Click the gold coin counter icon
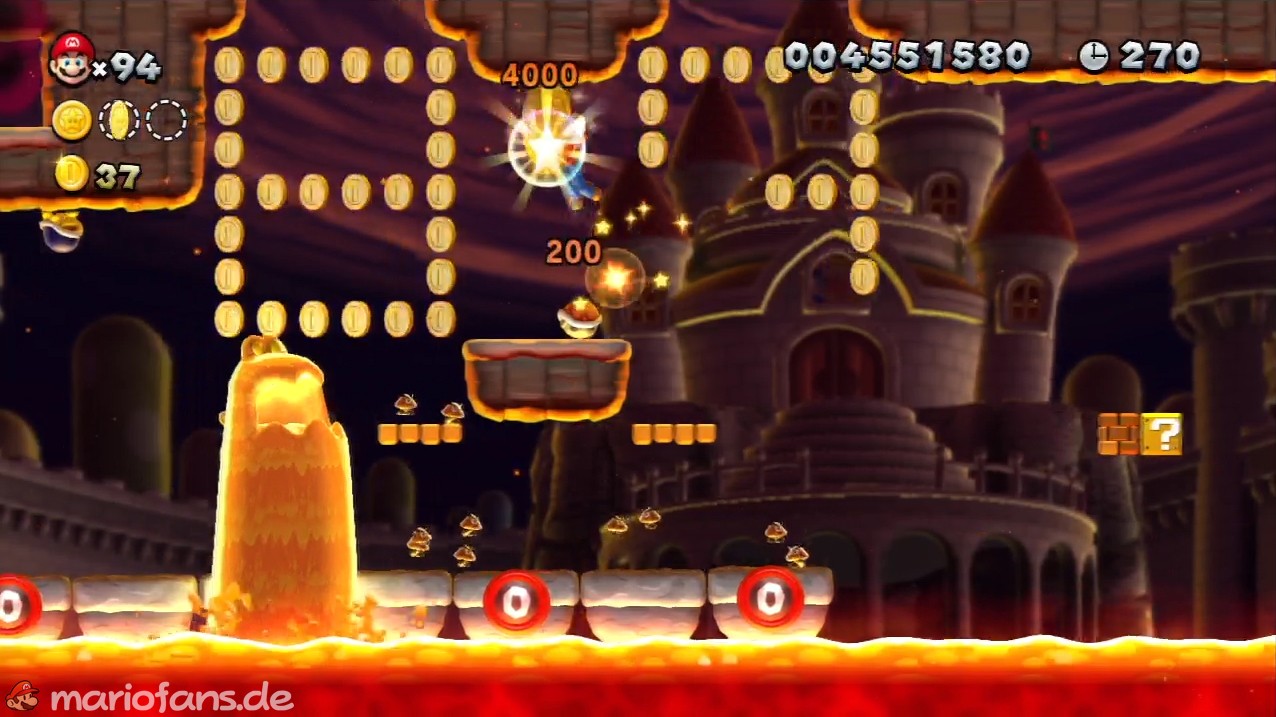The image size is (1276, 717). tap(72, 173)
